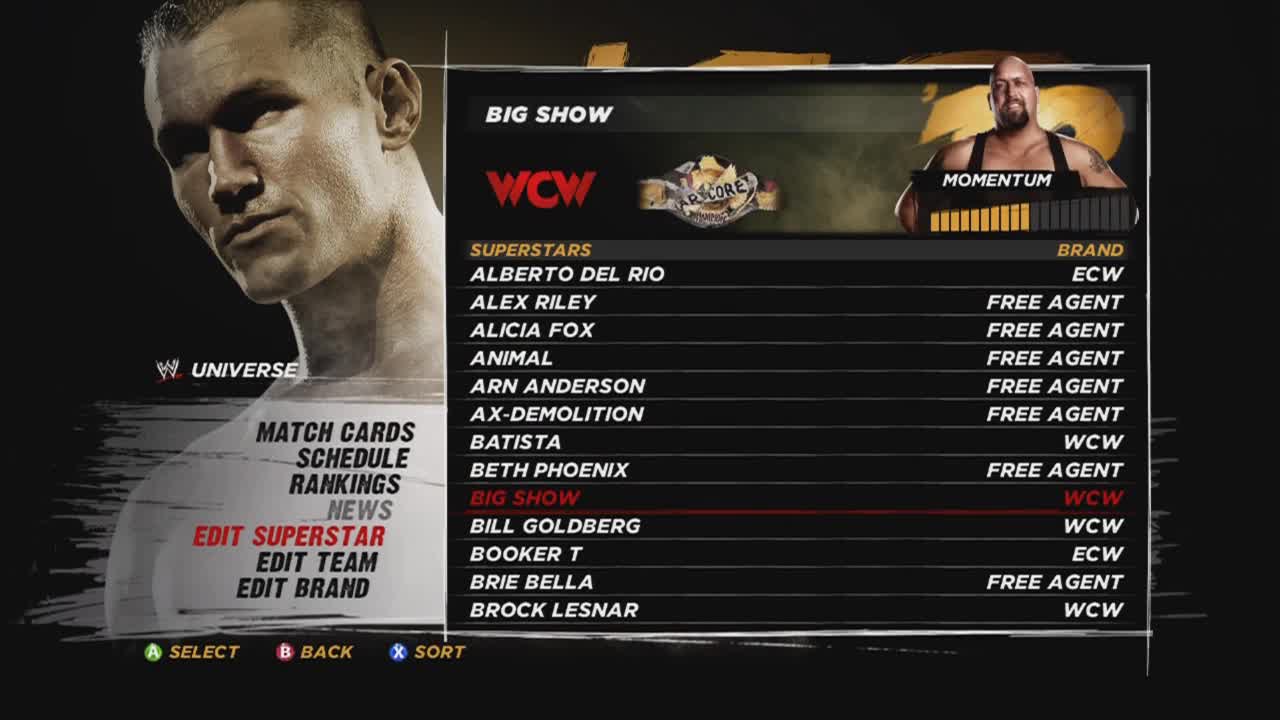Click the Momentum meter label icon
The image size is (1280, 720).
995,181
